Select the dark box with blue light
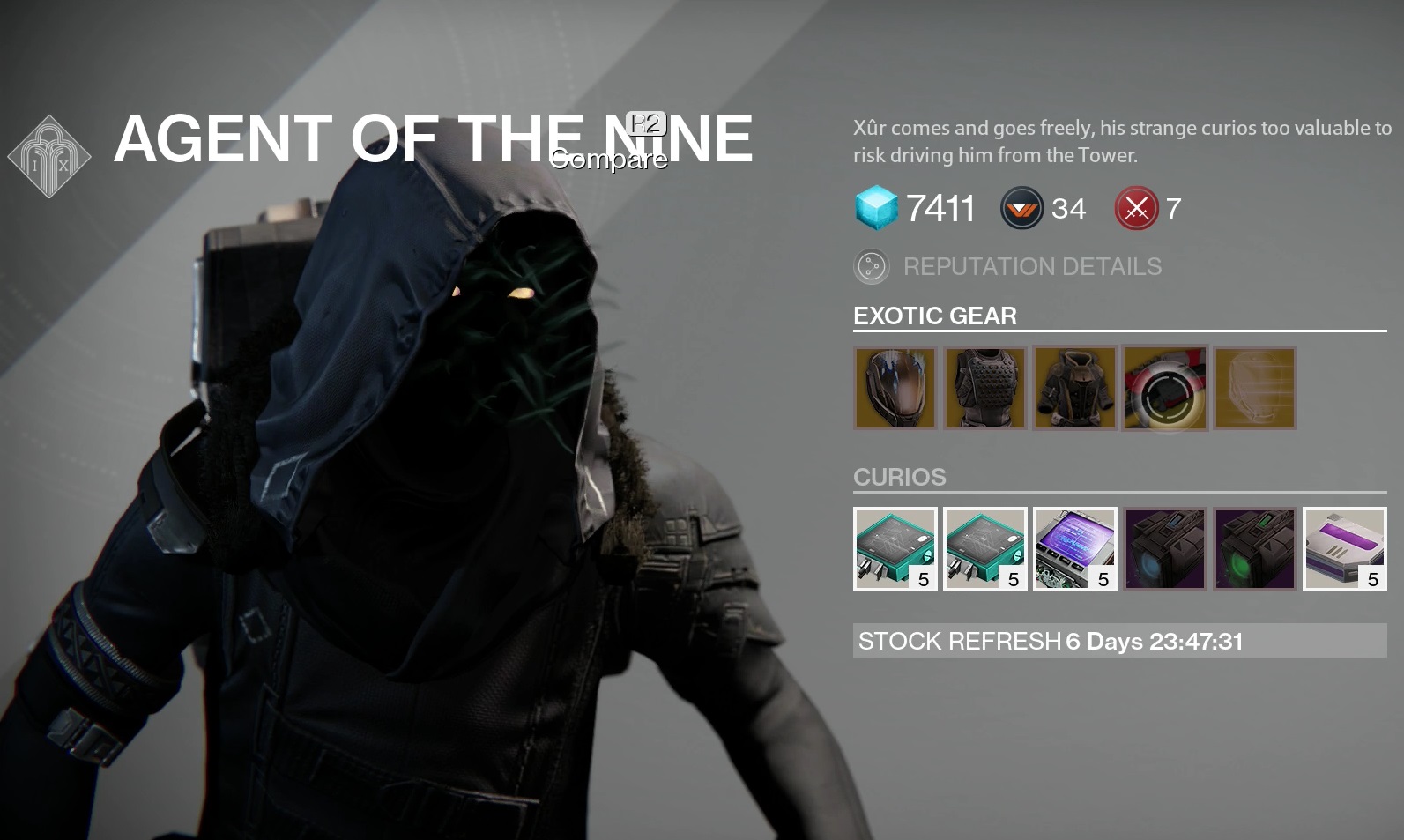 pyautogui.click(x=1165, y=549)
